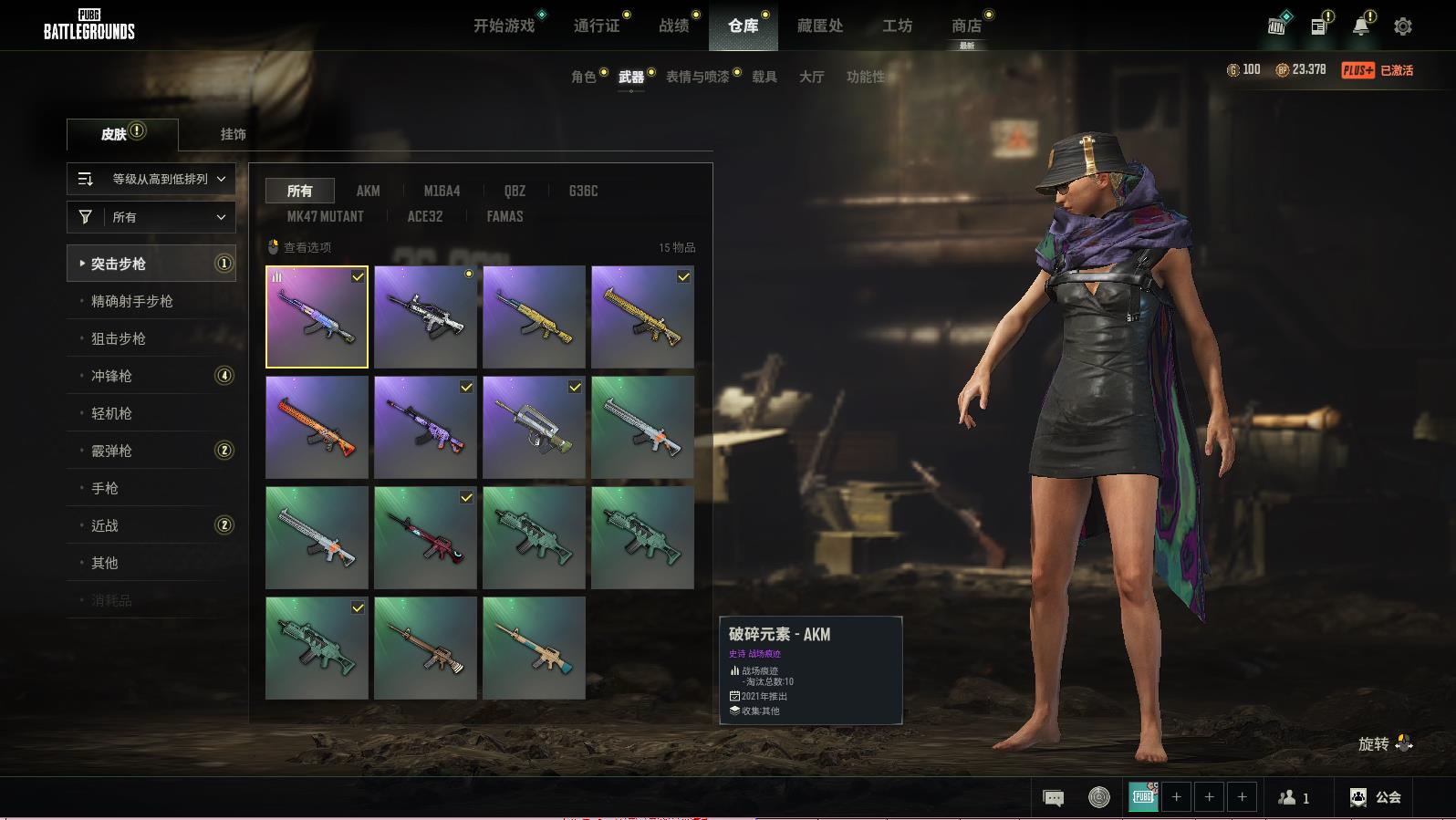The width and height of the screenshot is (1456, 820).
Task: Open the 公会 guild button
Action: click(x=1376, y=797)
